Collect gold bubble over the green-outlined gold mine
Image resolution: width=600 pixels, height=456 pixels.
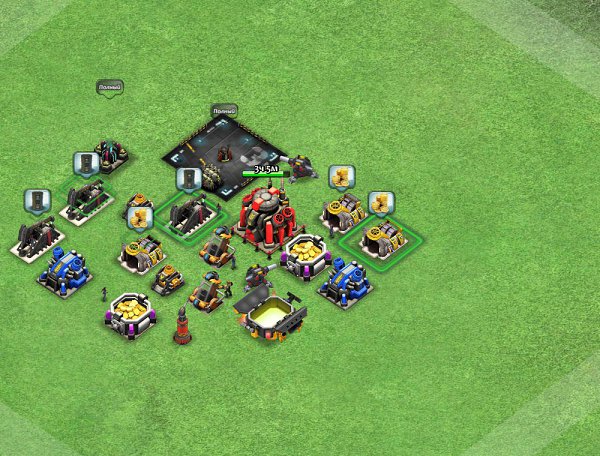coord(381,203)
